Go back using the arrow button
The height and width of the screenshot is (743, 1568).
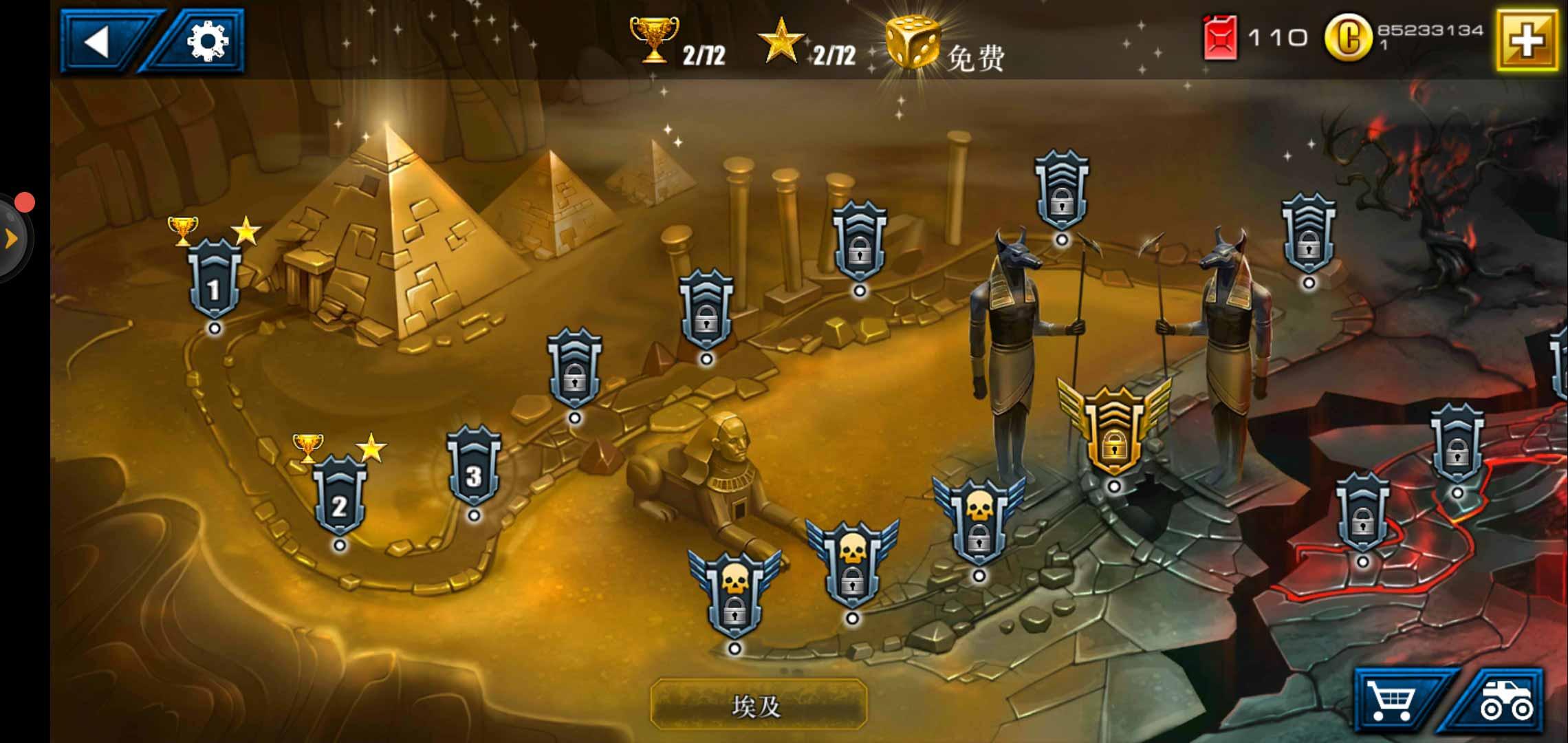[100, 41]
